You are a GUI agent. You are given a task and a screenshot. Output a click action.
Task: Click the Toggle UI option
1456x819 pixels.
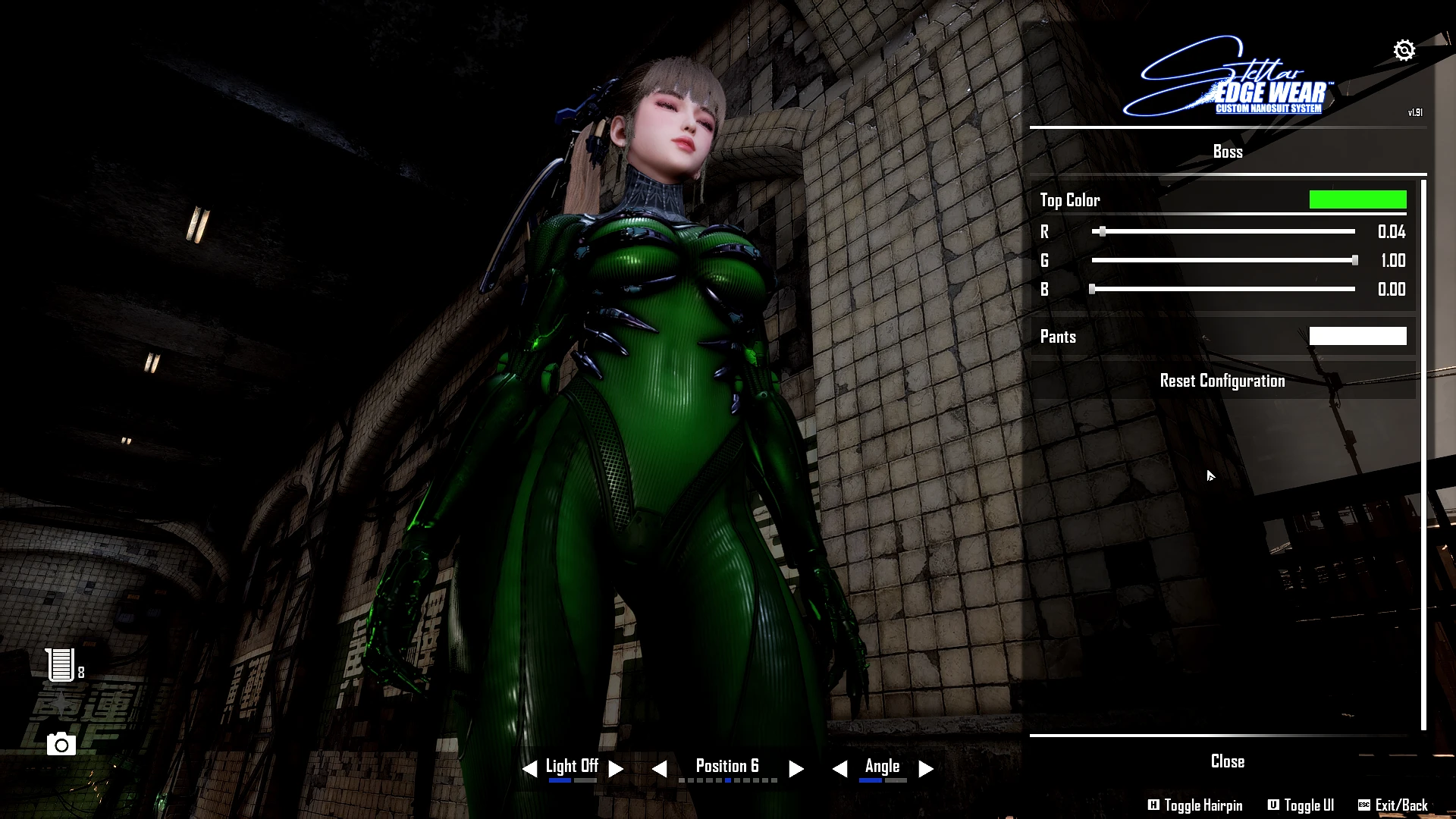(x=1301, y=805)
